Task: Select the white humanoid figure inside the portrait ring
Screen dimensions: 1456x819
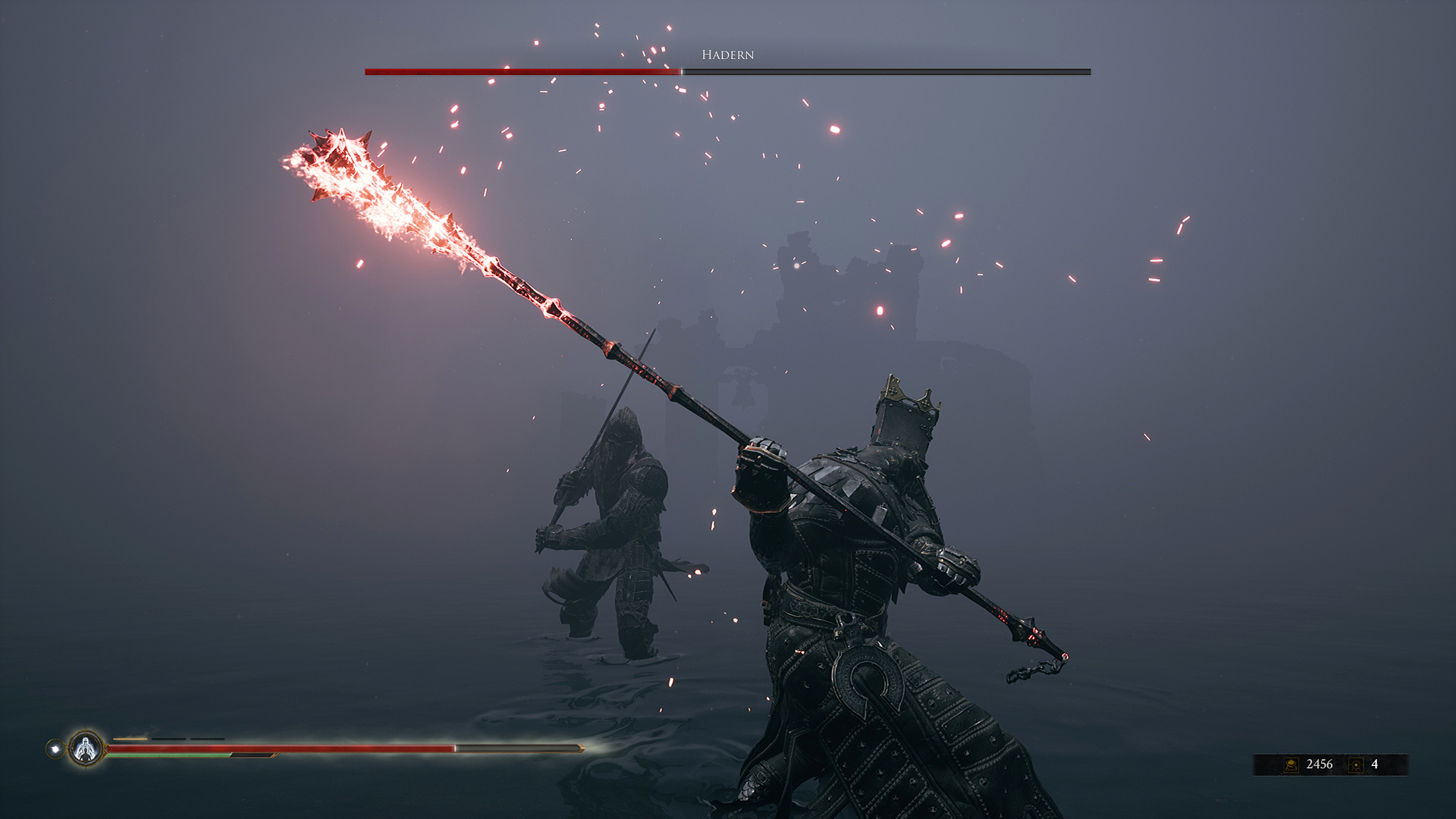Action: (86, 747)
